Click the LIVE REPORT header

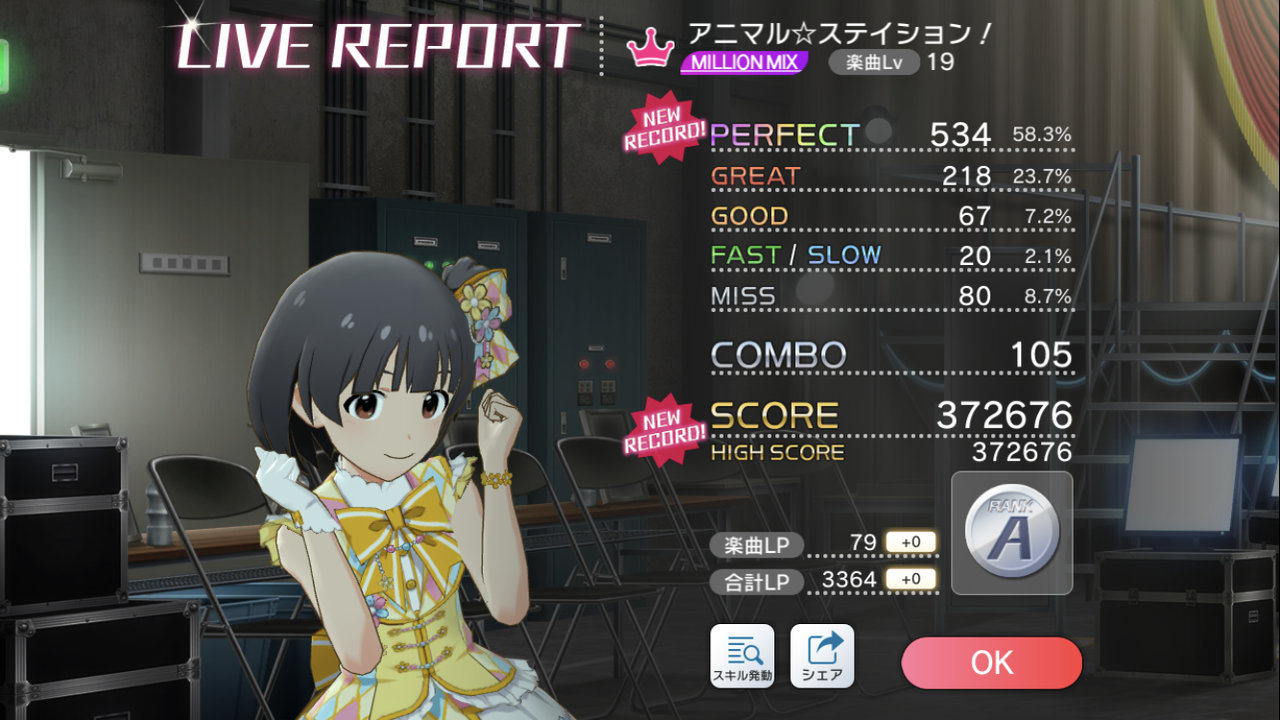point(370,44)
